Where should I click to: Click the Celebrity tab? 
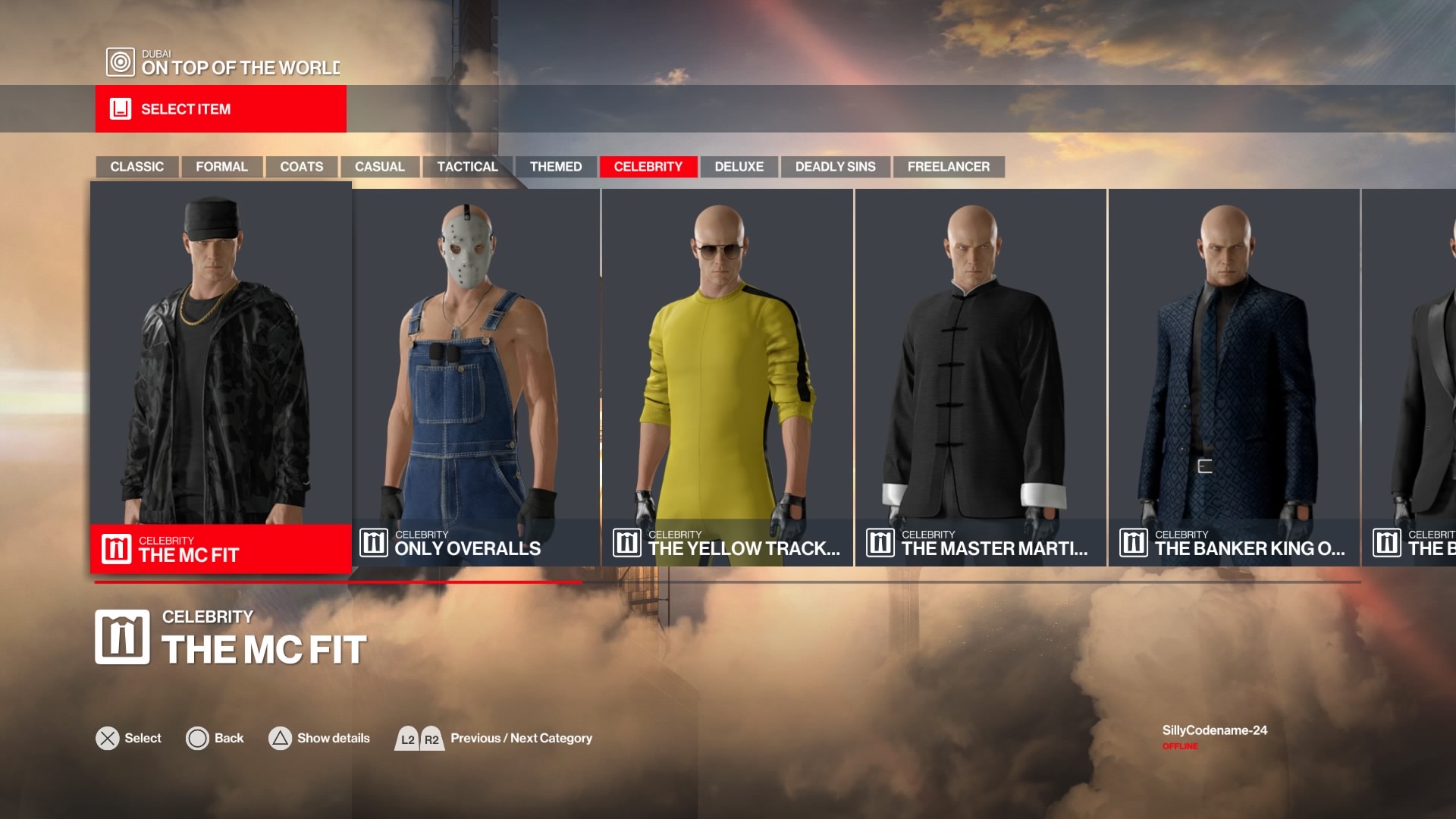[648, 167]
